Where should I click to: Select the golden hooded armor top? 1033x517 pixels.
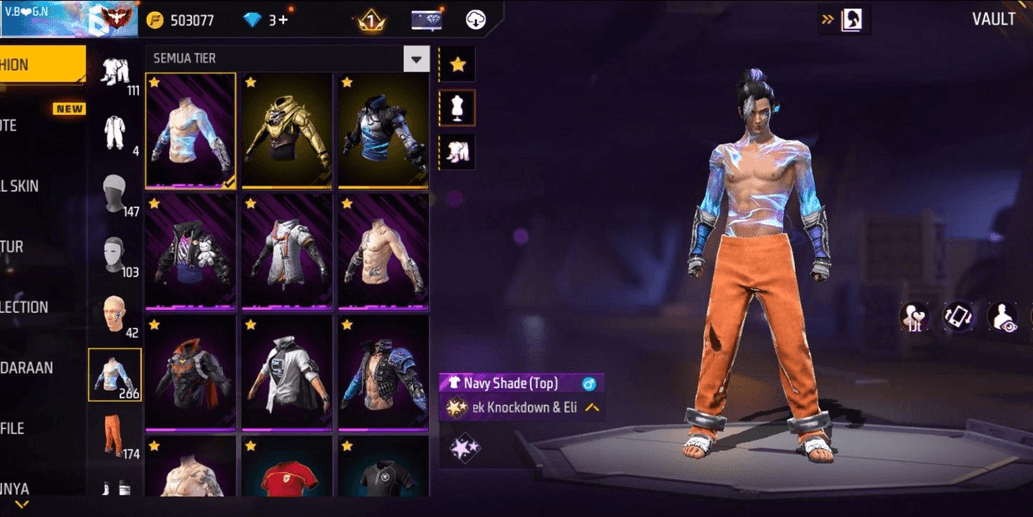(287, 130)
